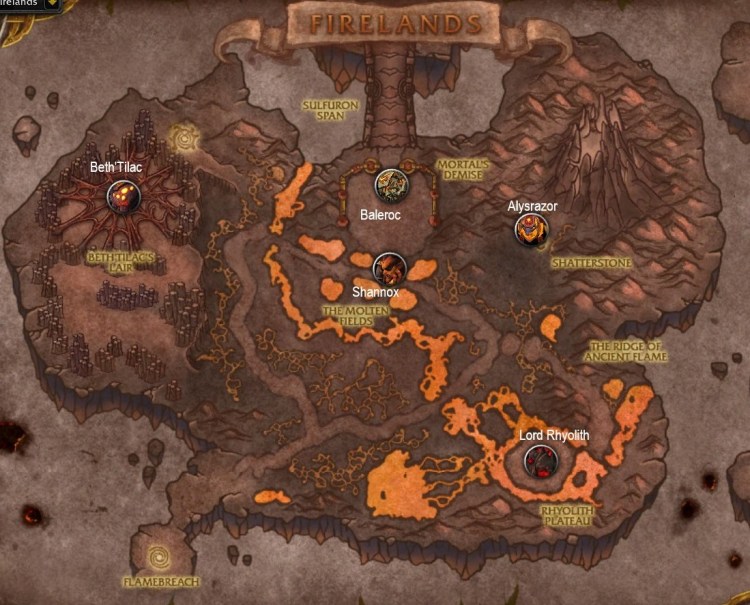750x605 pixels.
Task: Open the Lord Rhyolith boss marker
Action: pos(541,460)
